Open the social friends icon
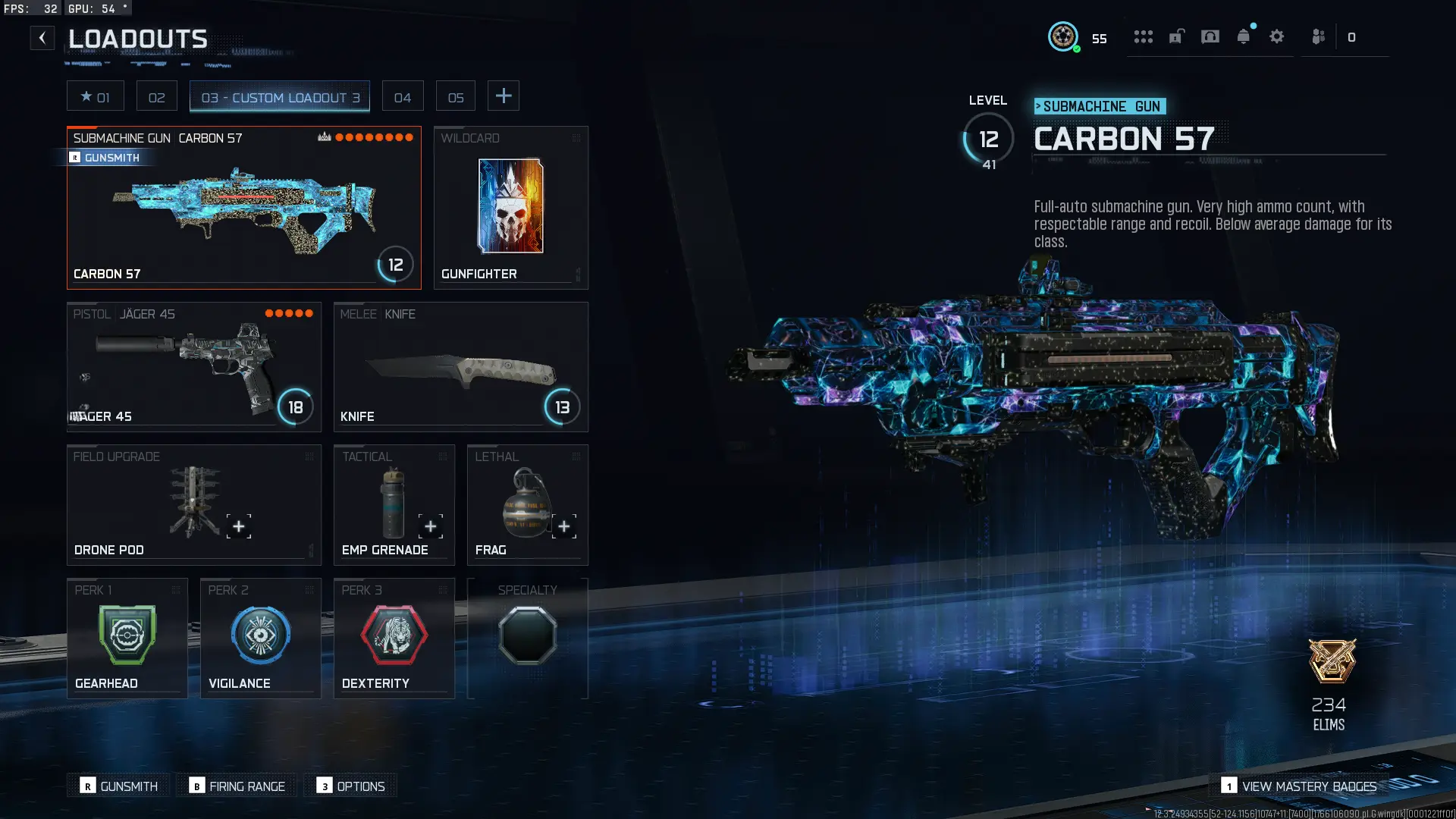Image resolution: width=1456 pixels, height=819 pixels. point(1318,36)
